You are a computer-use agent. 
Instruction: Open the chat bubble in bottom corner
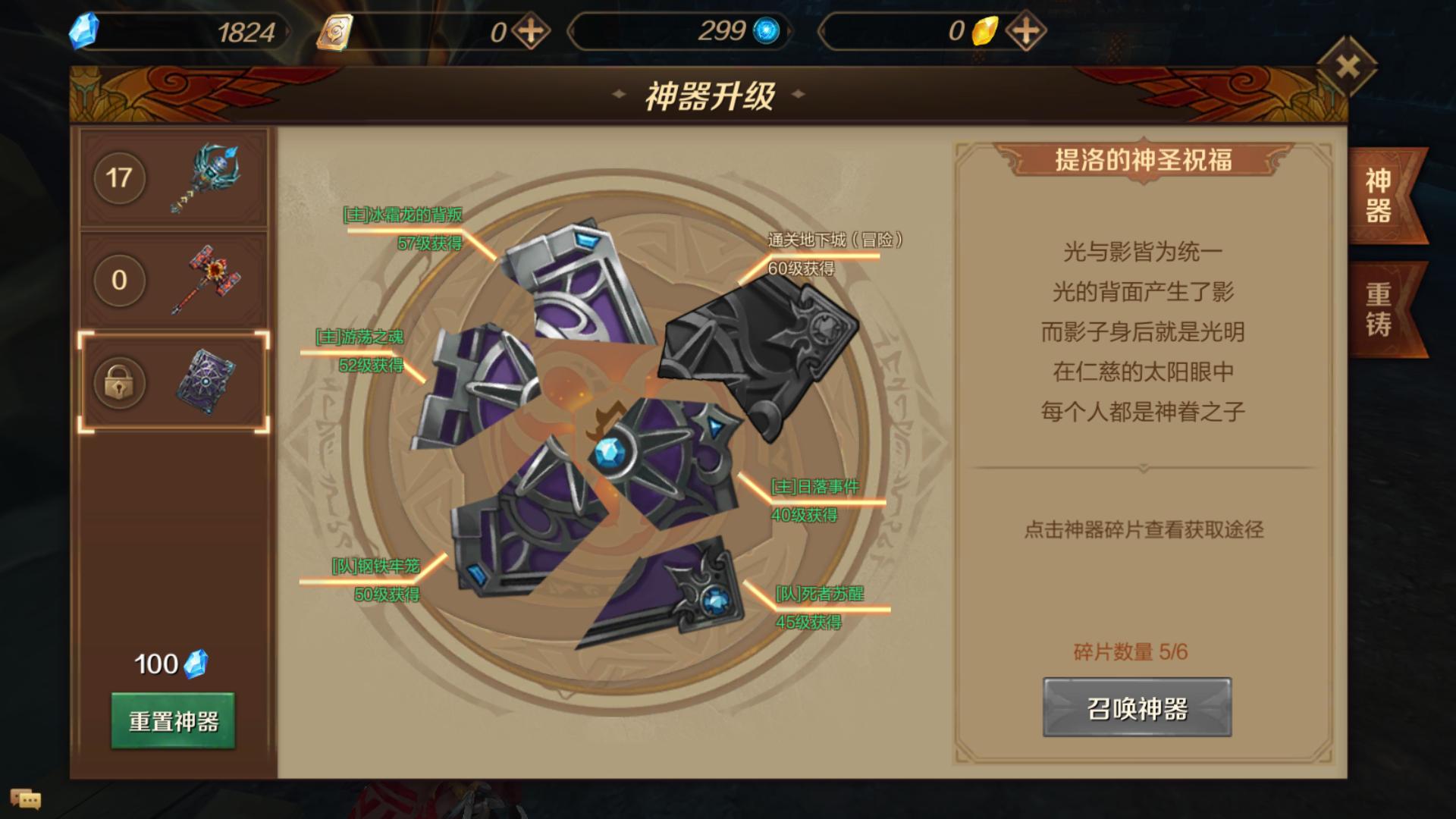25,799
